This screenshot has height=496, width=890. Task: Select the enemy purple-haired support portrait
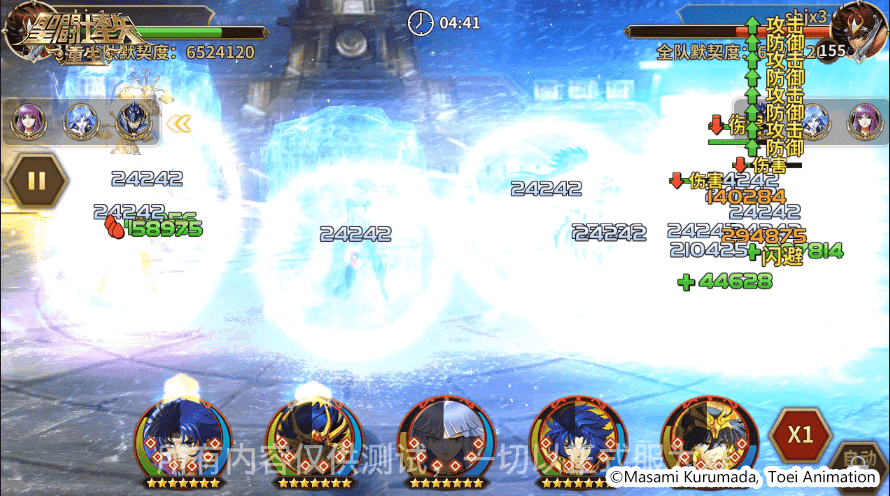pos(864,122)
